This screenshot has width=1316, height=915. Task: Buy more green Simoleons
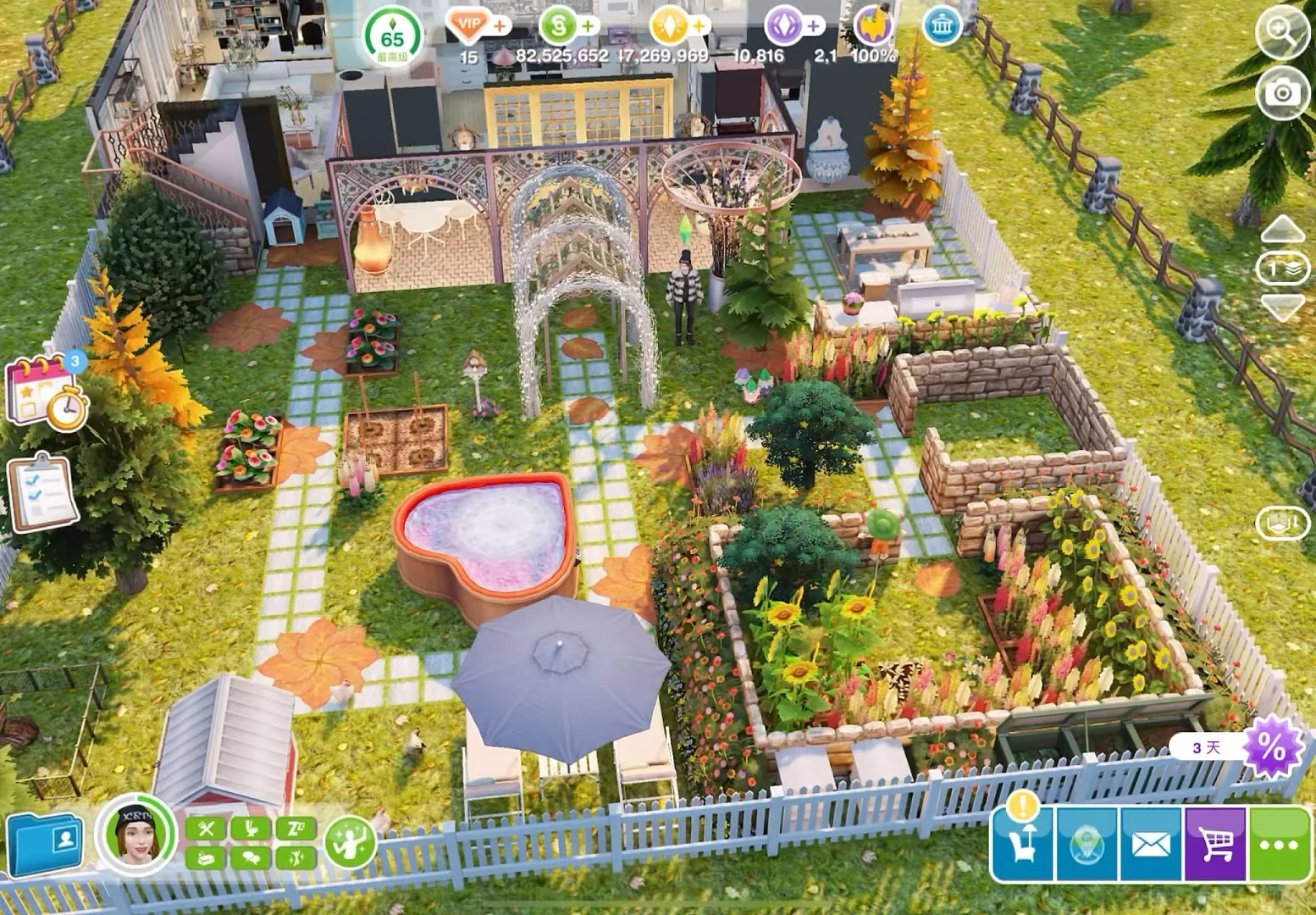tap(588, 26)
